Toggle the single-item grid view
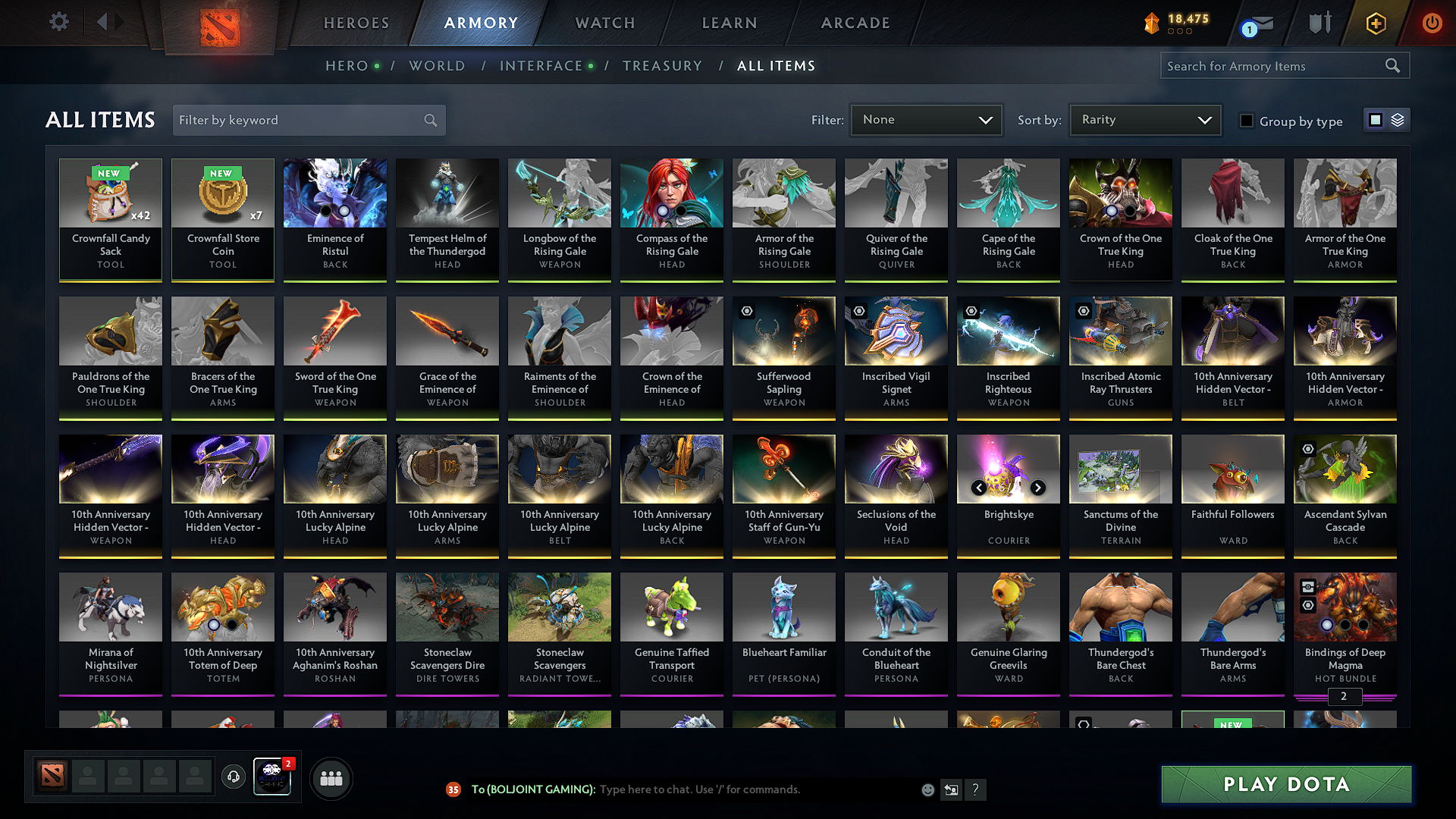Image resolution: width=1456 pixels, height=819 pixels. [1376, 120]
